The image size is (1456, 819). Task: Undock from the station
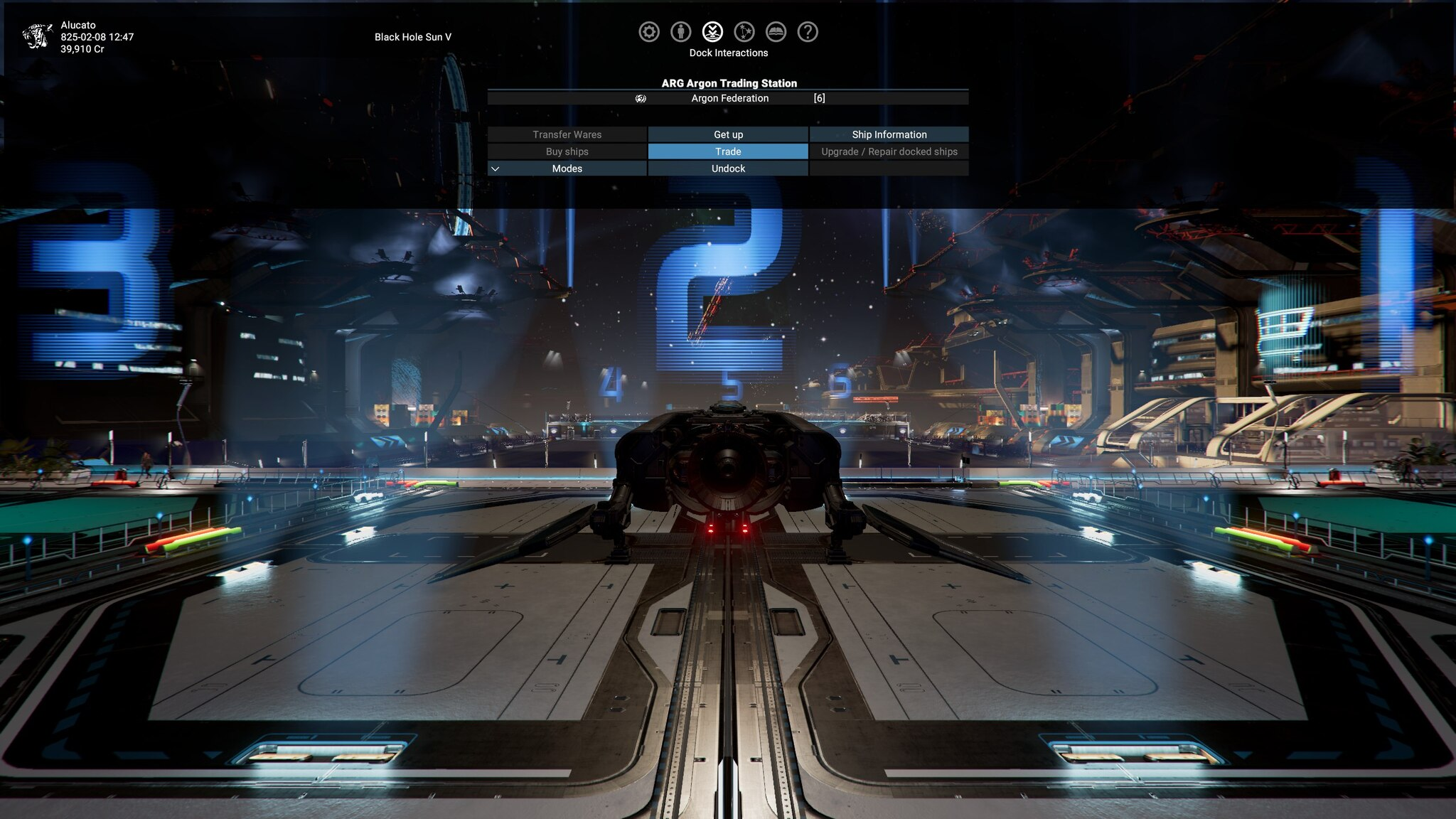click(728, 168)
